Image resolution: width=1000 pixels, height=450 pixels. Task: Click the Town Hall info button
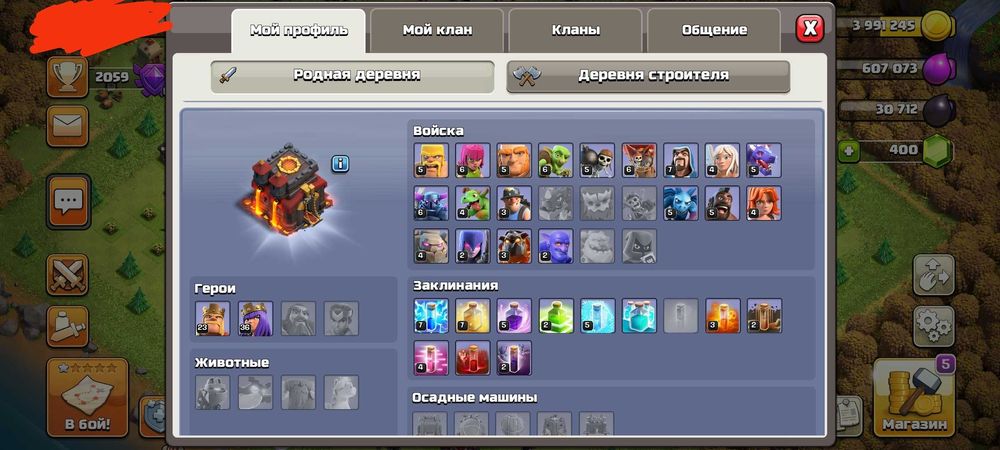click(x=340, y=163)
